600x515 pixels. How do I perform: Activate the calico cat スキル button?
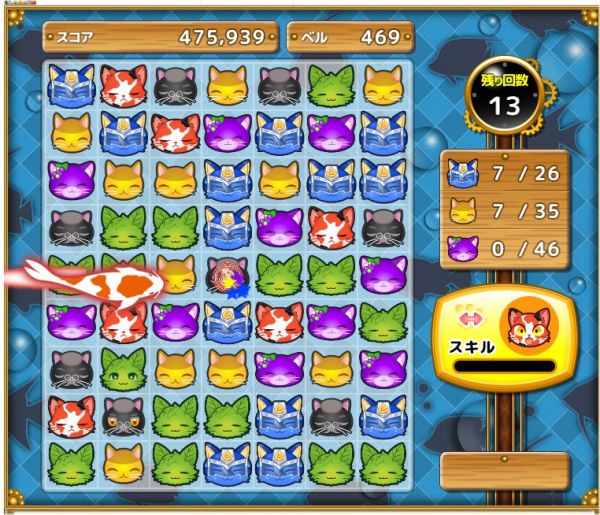(504, 335)
